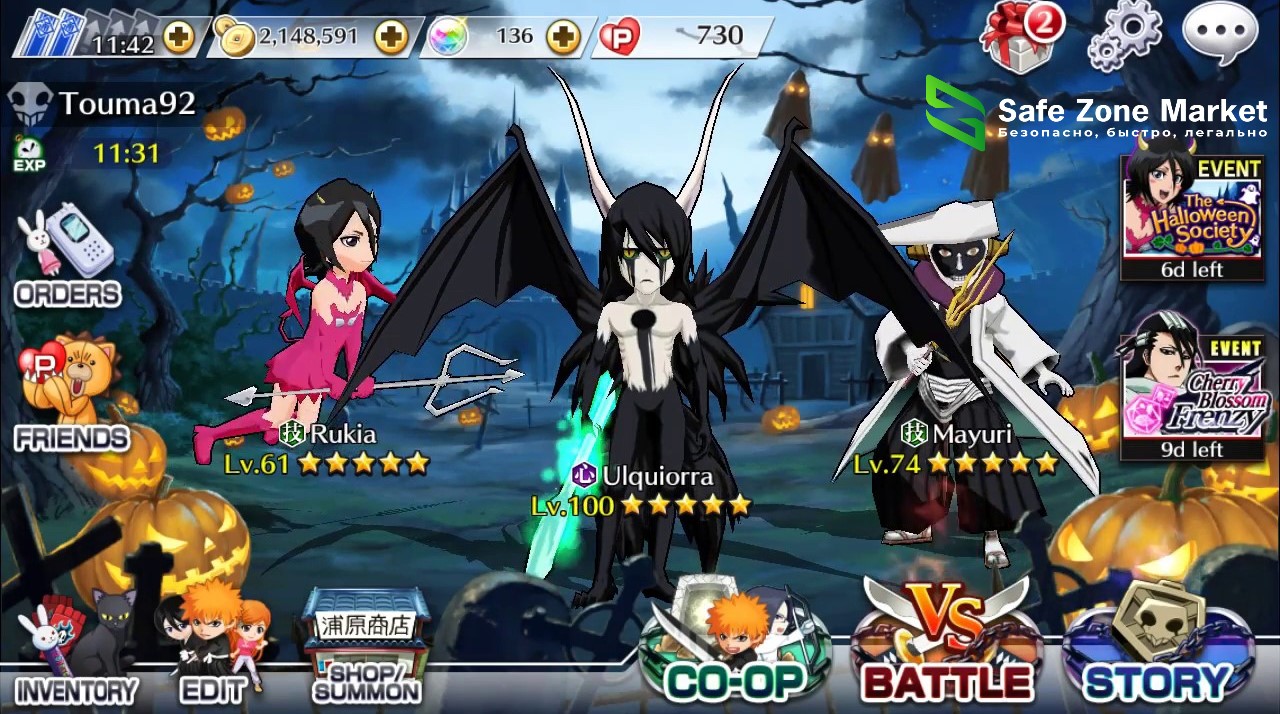Tap the EXP boost timer icon
1280x714 pixels.
pos(29,154)
